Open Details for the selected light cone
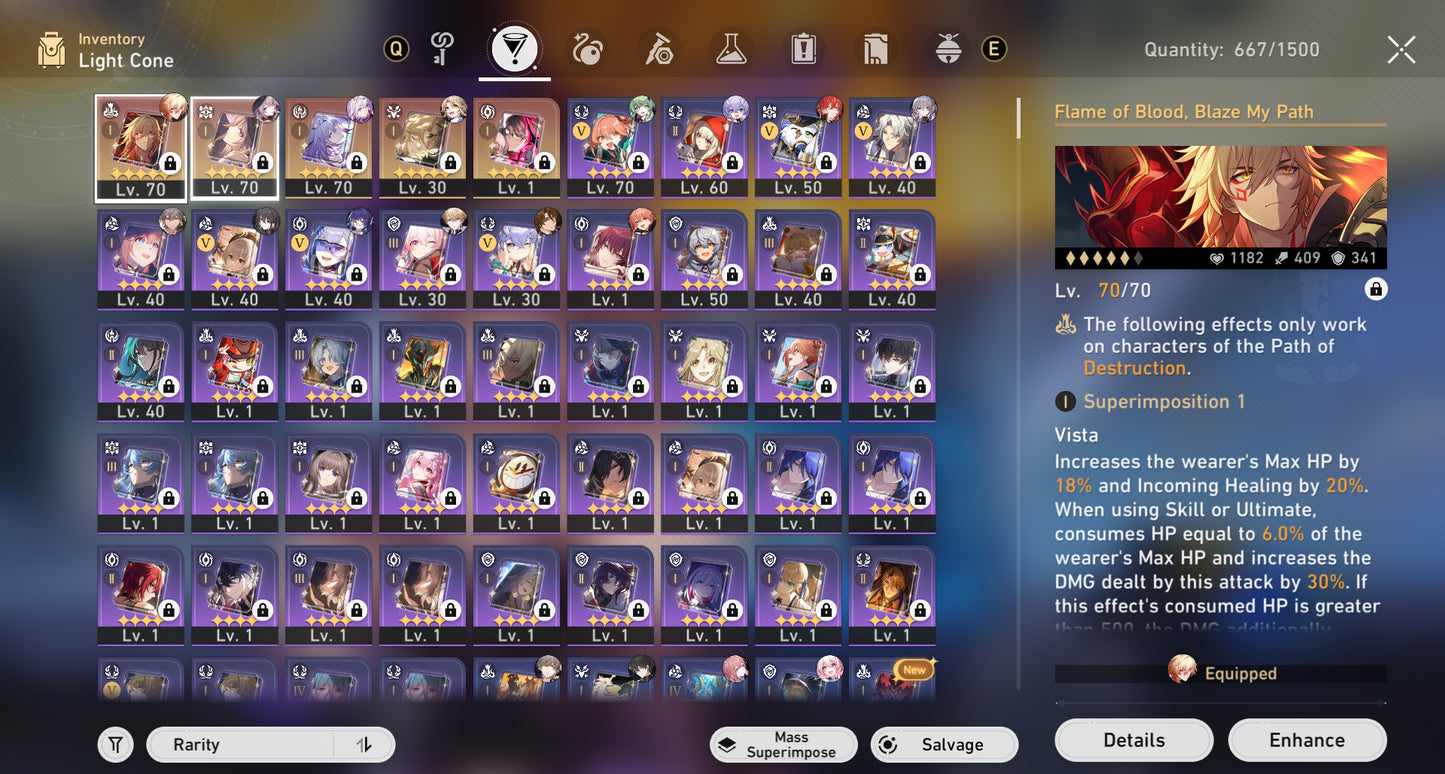 coord(1133,740)
